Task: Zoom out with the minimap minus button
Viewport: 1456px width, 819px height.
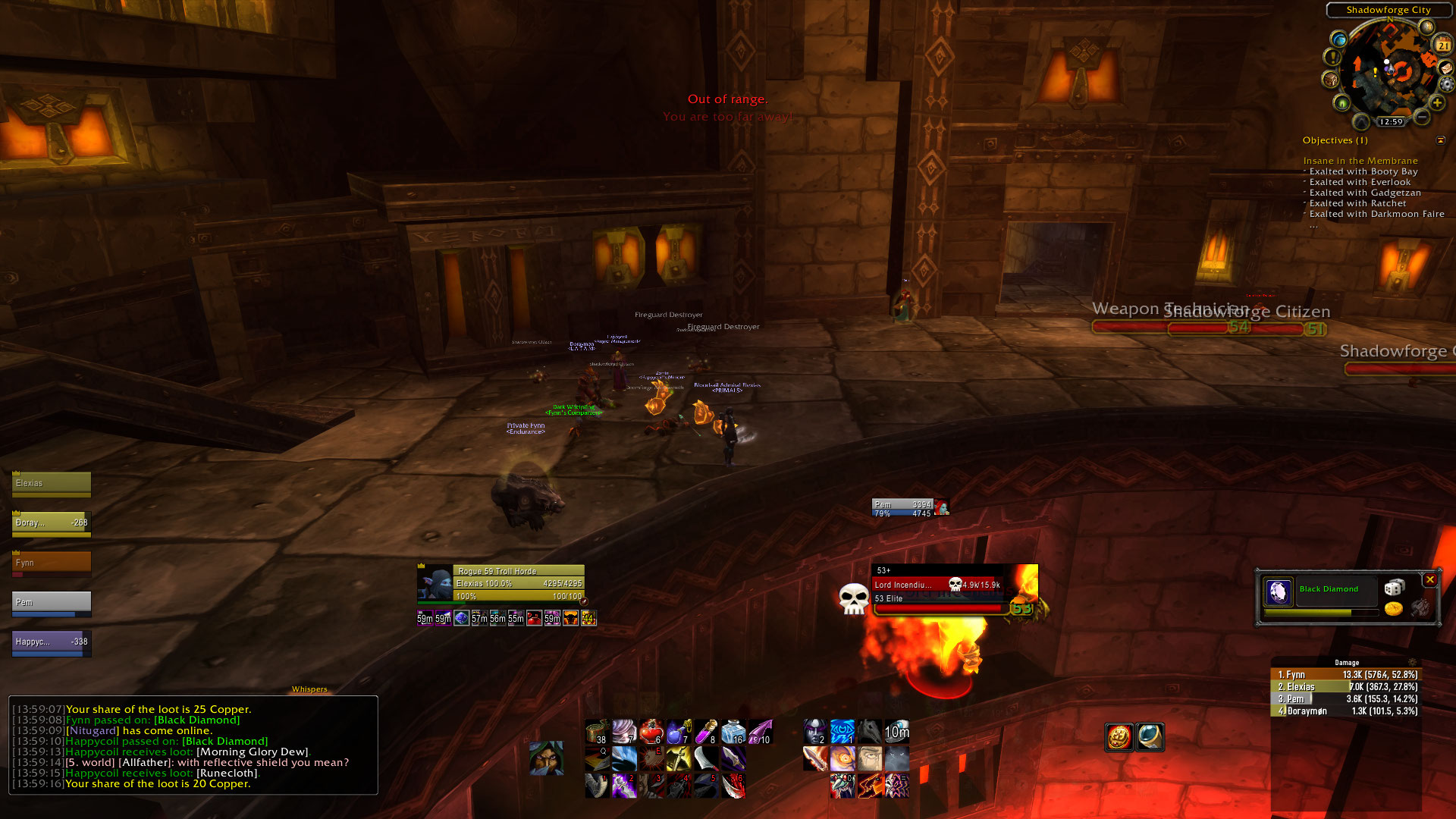Action: click(1423, 118)
